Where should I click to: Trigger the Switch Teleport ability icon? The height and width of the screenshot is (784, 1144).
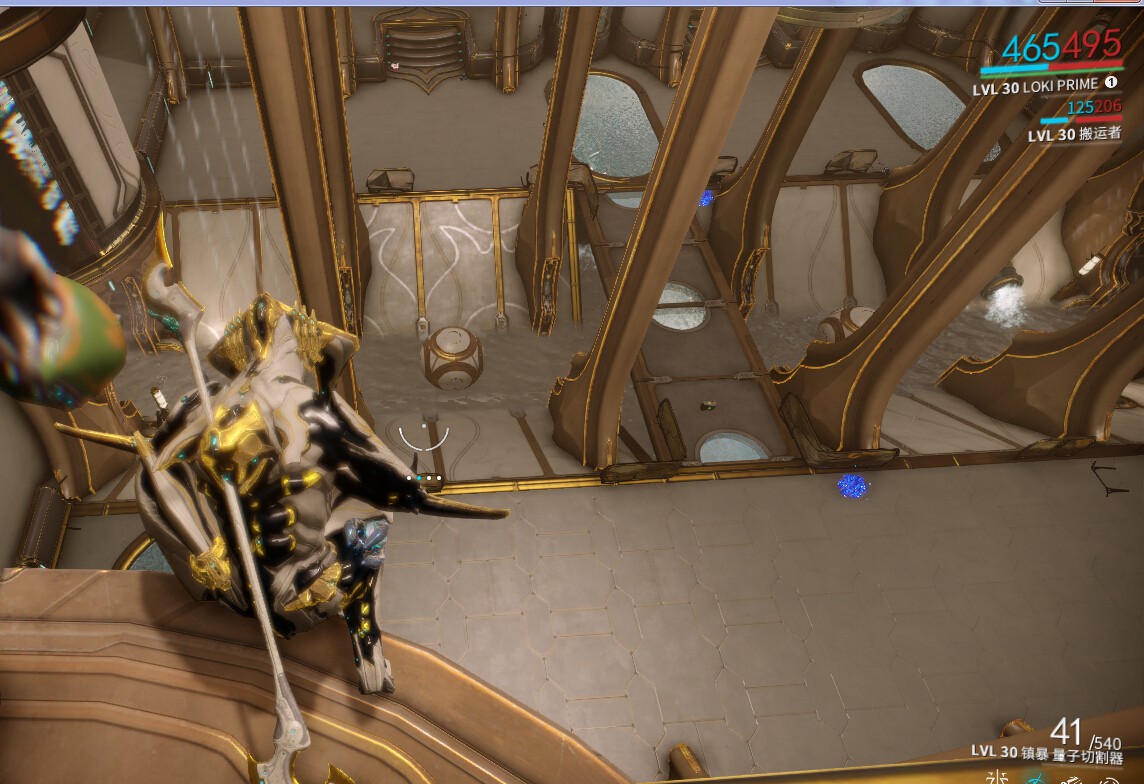click(x=1071, y=779)
